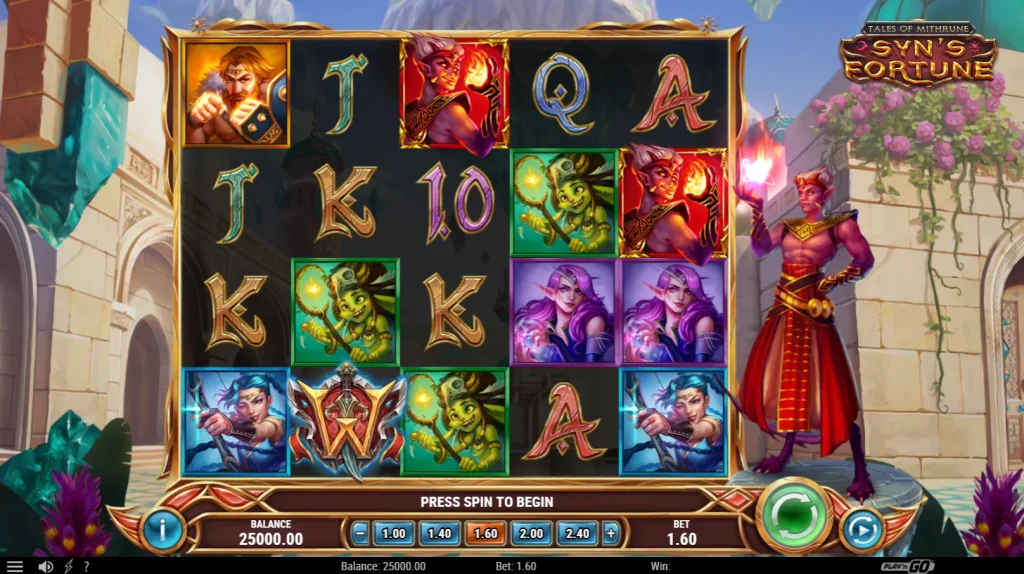The width and height of the screenshot is (1024, 574).
Task: Toggle the game sound speaker icon
Action: pos(45,566)
